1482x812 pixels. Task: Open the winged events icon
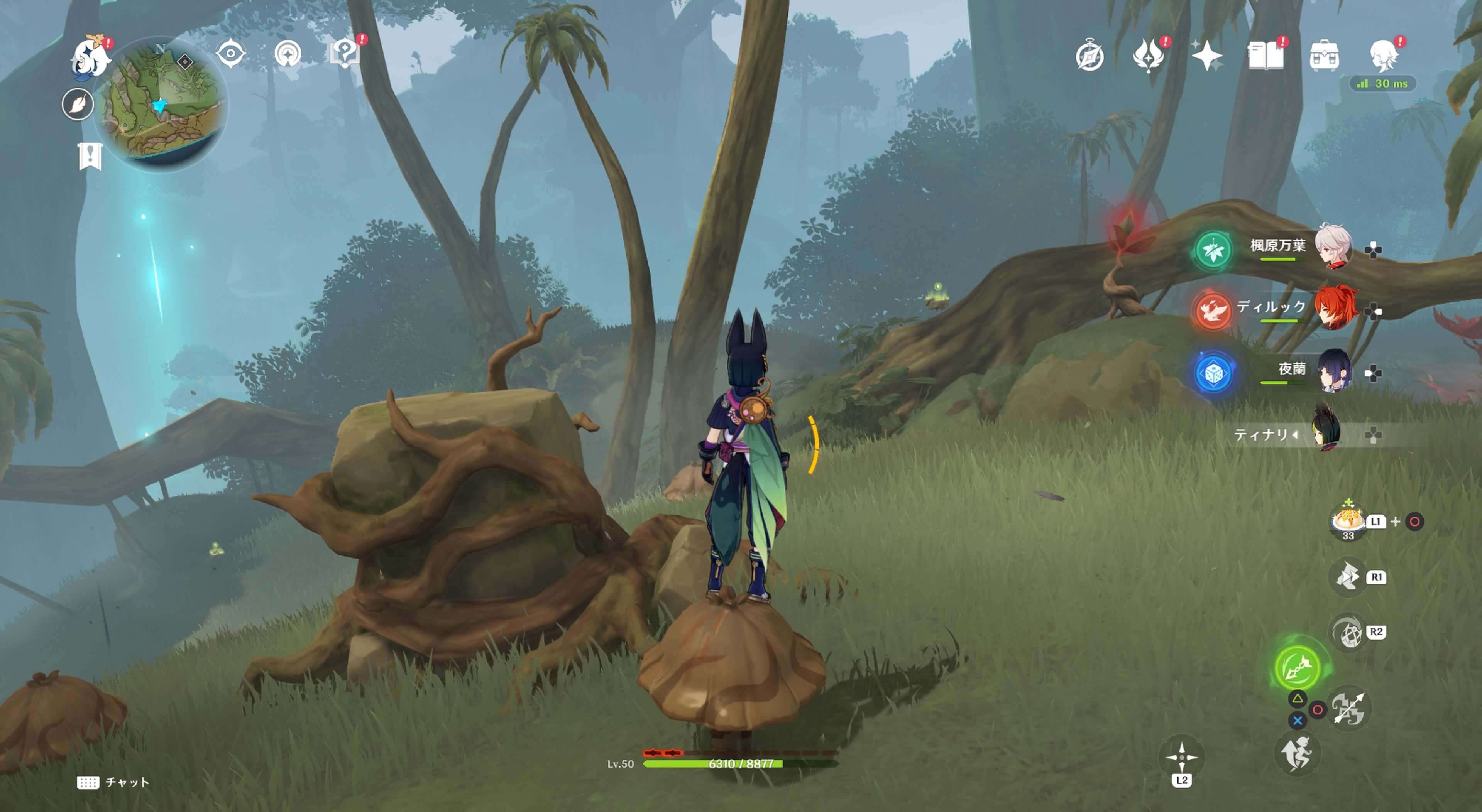[x=1148, y=56]
